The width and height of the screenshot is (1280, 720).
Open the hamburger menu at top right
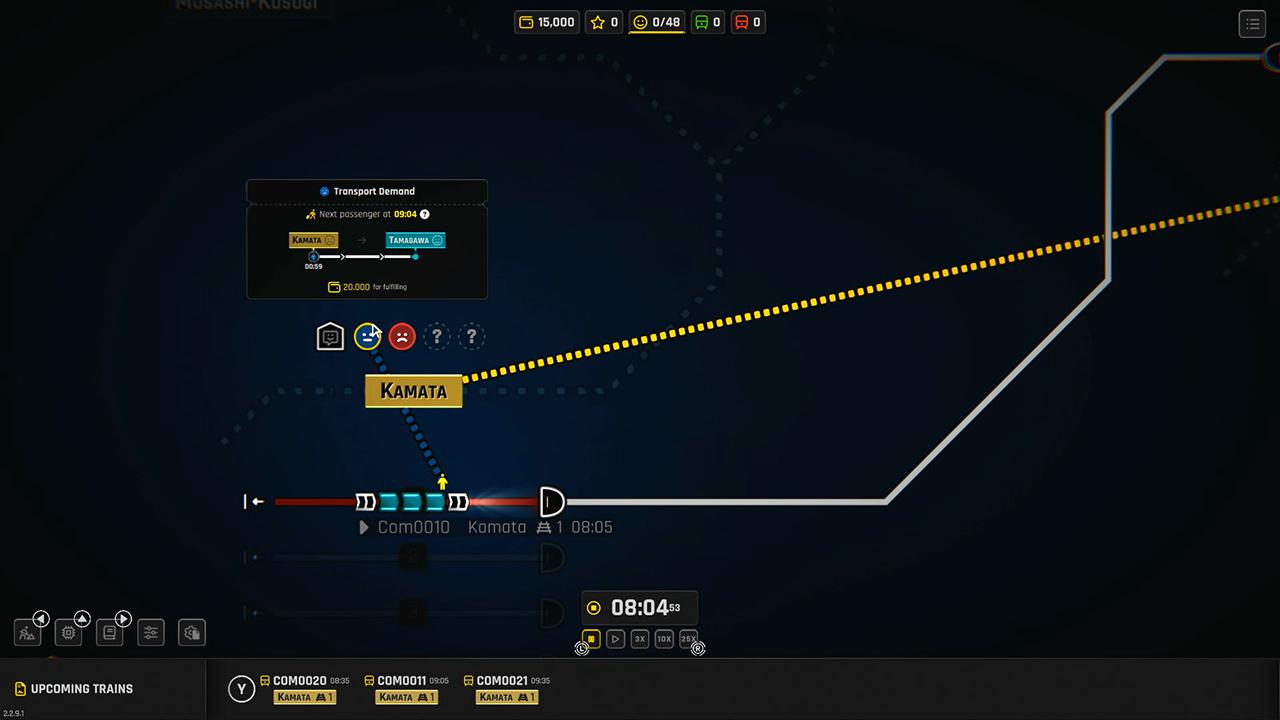coord(1252,23)
